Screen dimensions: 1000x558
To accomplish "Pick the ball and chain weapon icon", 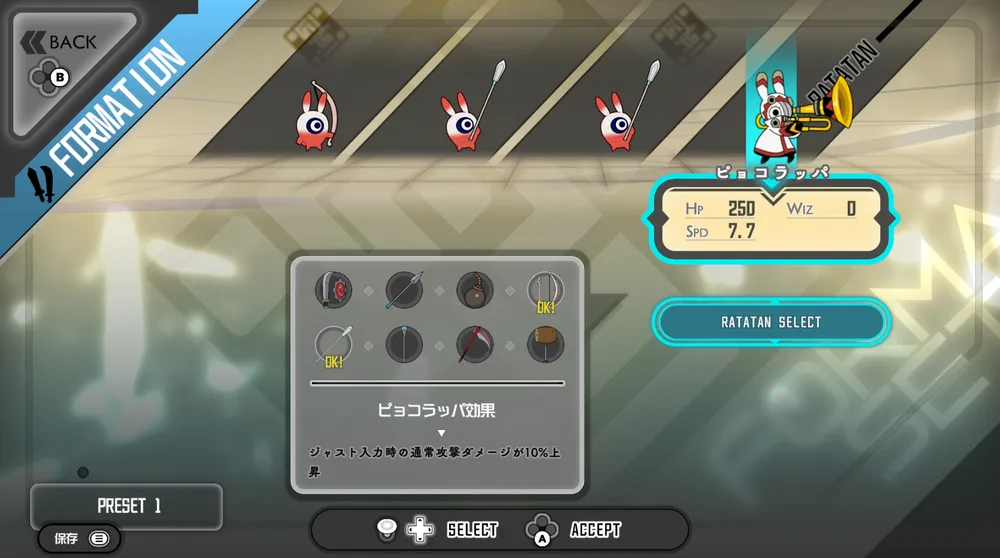I will coord(475,290).
